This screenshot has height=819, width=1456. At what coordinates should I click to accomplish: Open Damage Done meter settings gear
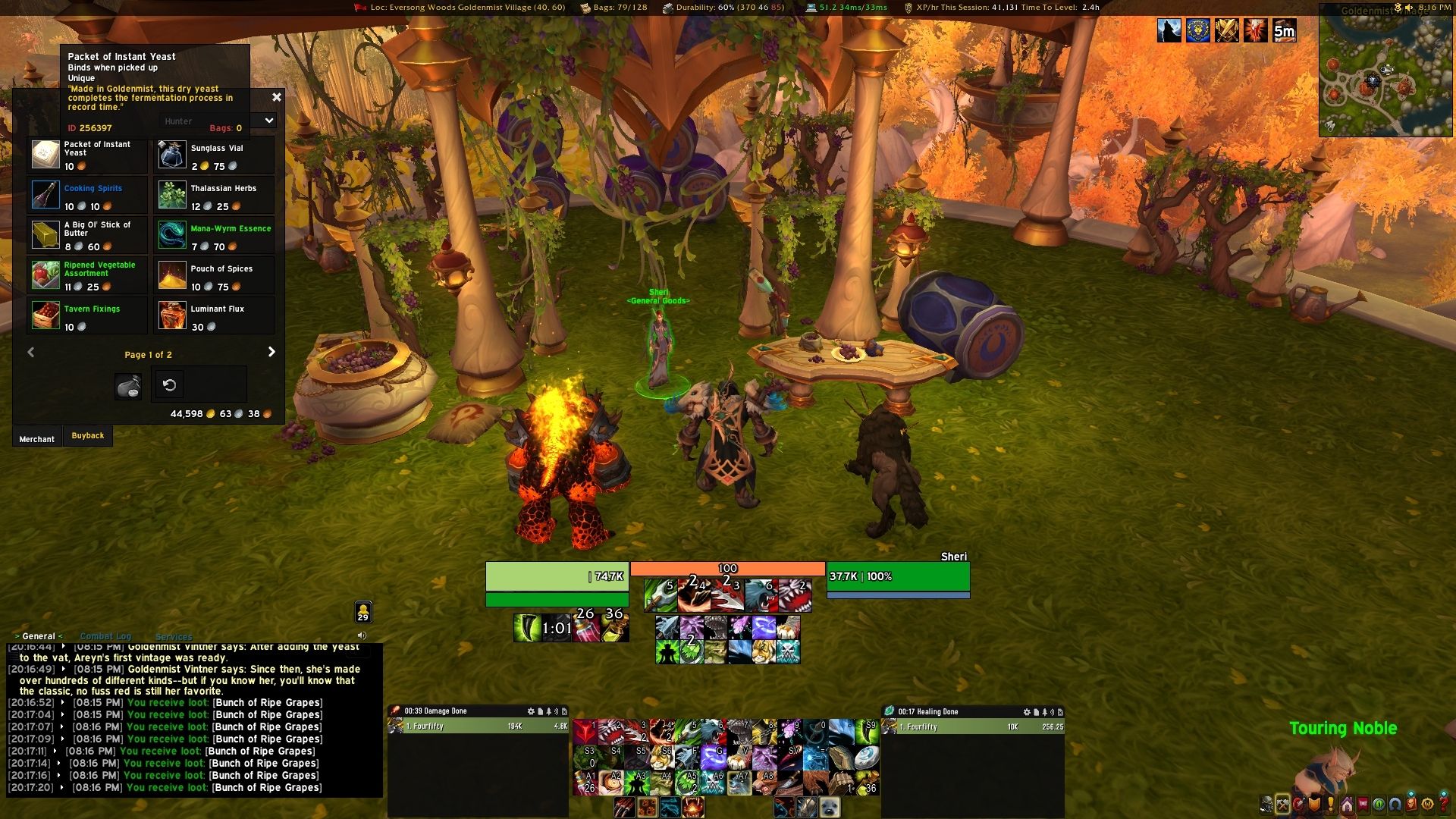pyautogui.click(x=531, y=711)
